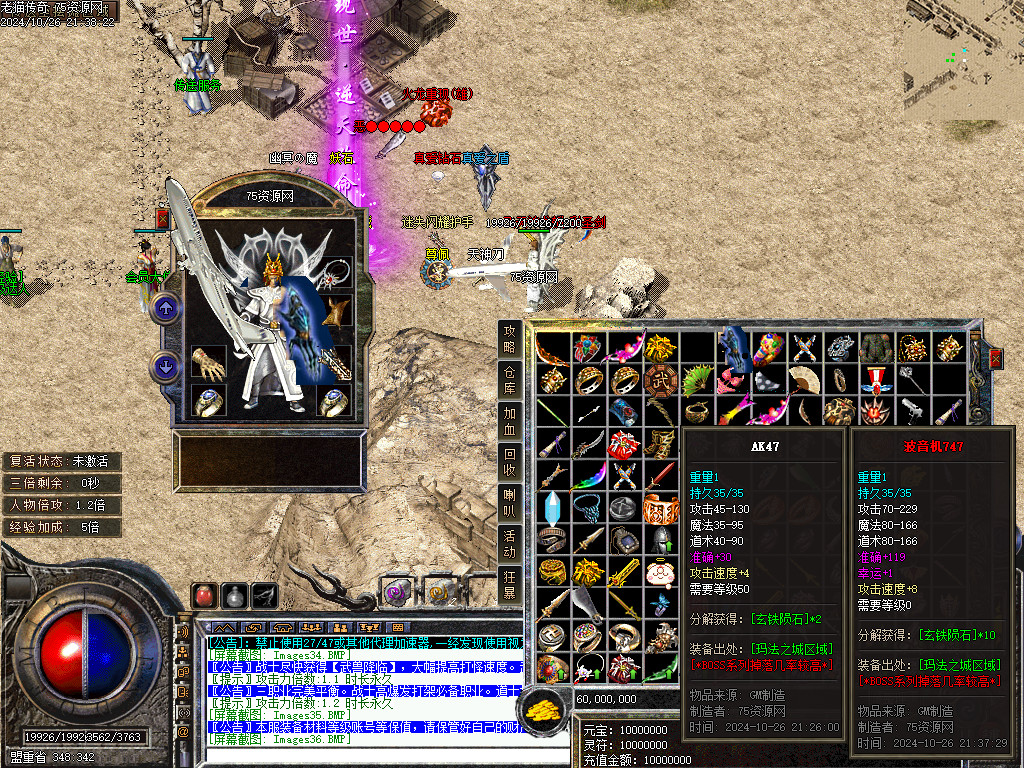Click the up arrow on character panel
Image resolution: width=1024 pixels, height=768 pixels.
[165, 309]
